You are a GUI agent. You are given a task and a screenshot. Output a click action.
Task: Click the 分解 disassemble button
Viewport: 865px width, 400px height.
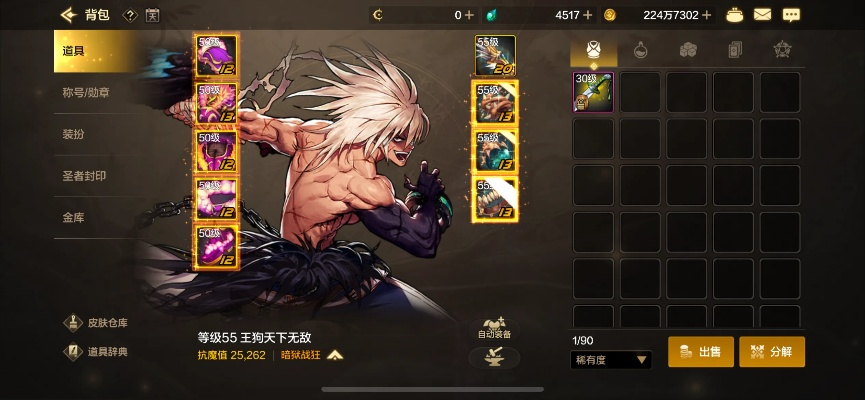(771, 352)
